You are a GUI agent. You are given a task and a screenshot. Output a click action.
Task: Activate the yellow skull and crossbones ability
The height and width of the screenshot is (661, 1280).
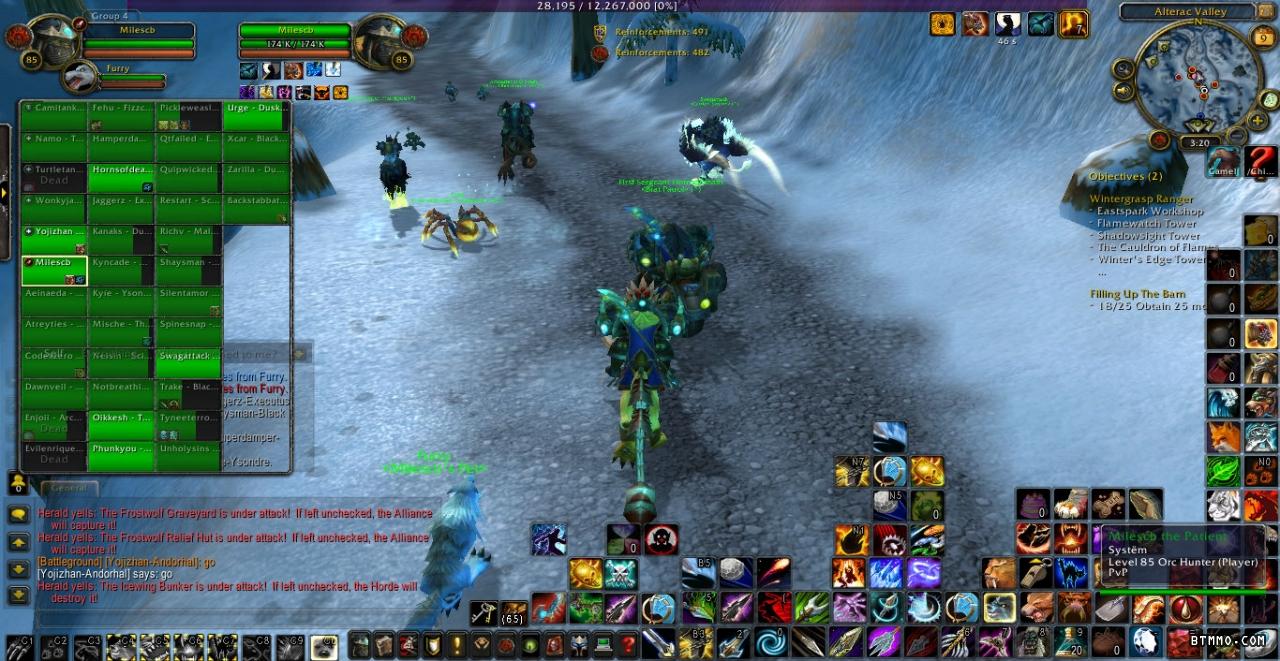620,574
